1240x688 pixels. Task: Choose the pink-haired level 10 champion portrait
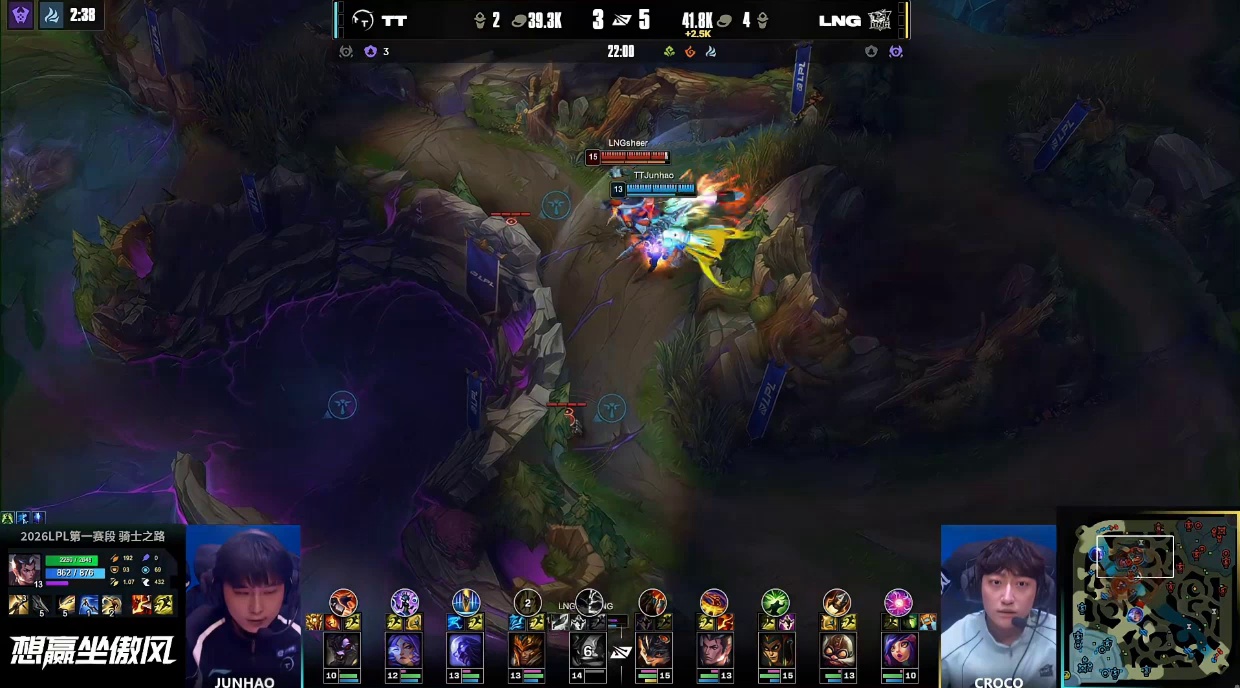click(898, 650)
